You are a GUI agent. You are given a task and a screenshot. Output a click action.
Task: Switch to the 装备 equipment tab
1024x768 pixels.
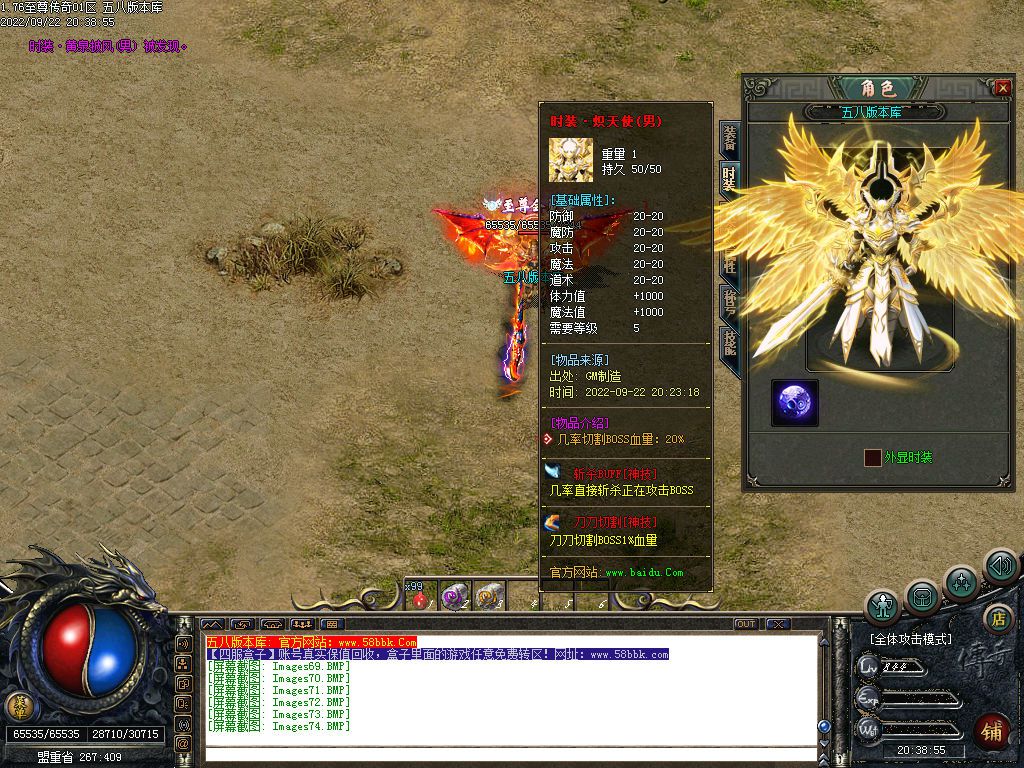tap(729, 140)
